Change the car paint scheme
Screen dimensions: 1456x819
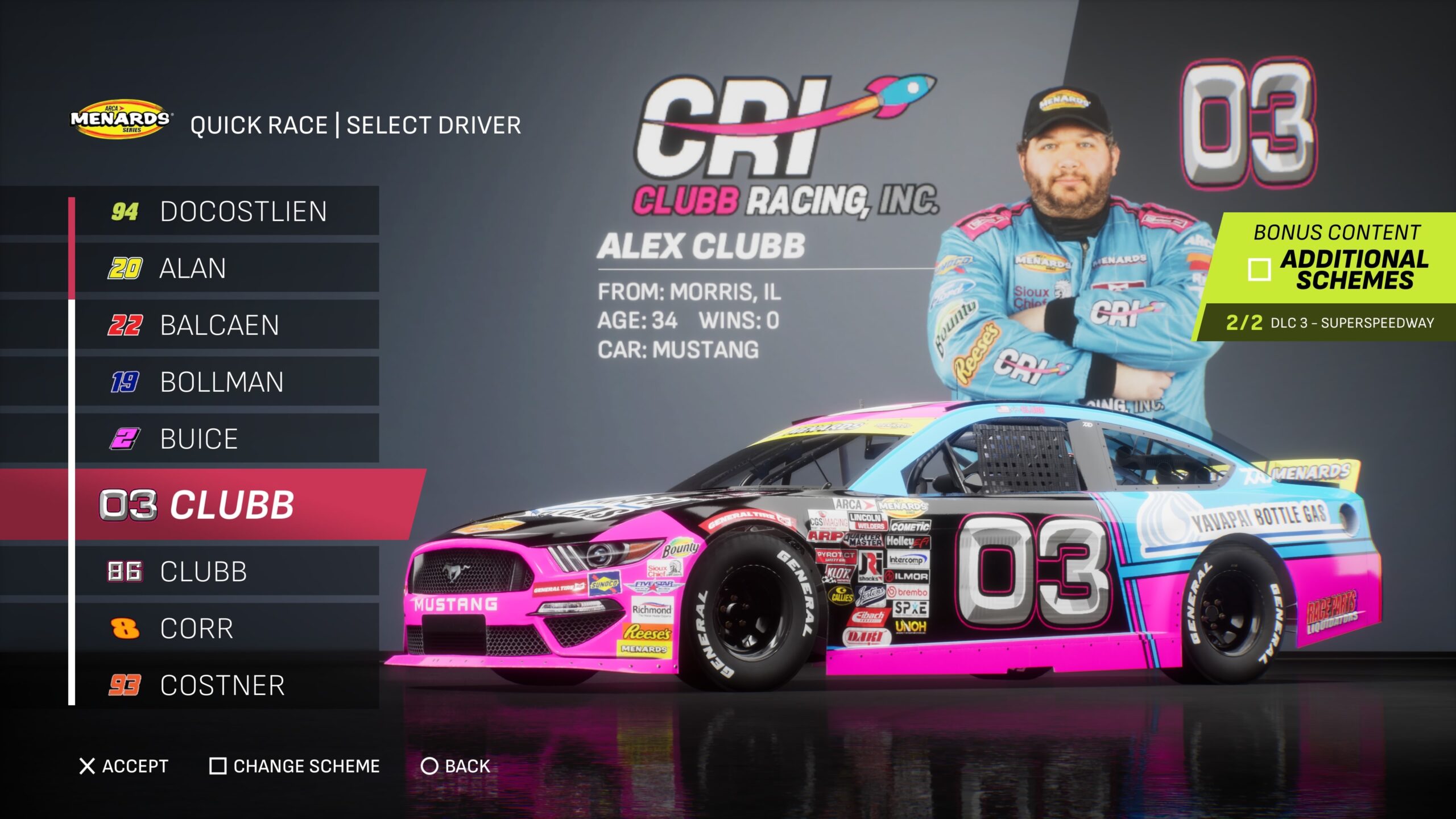pyautogui.click(x=295, y=766)
